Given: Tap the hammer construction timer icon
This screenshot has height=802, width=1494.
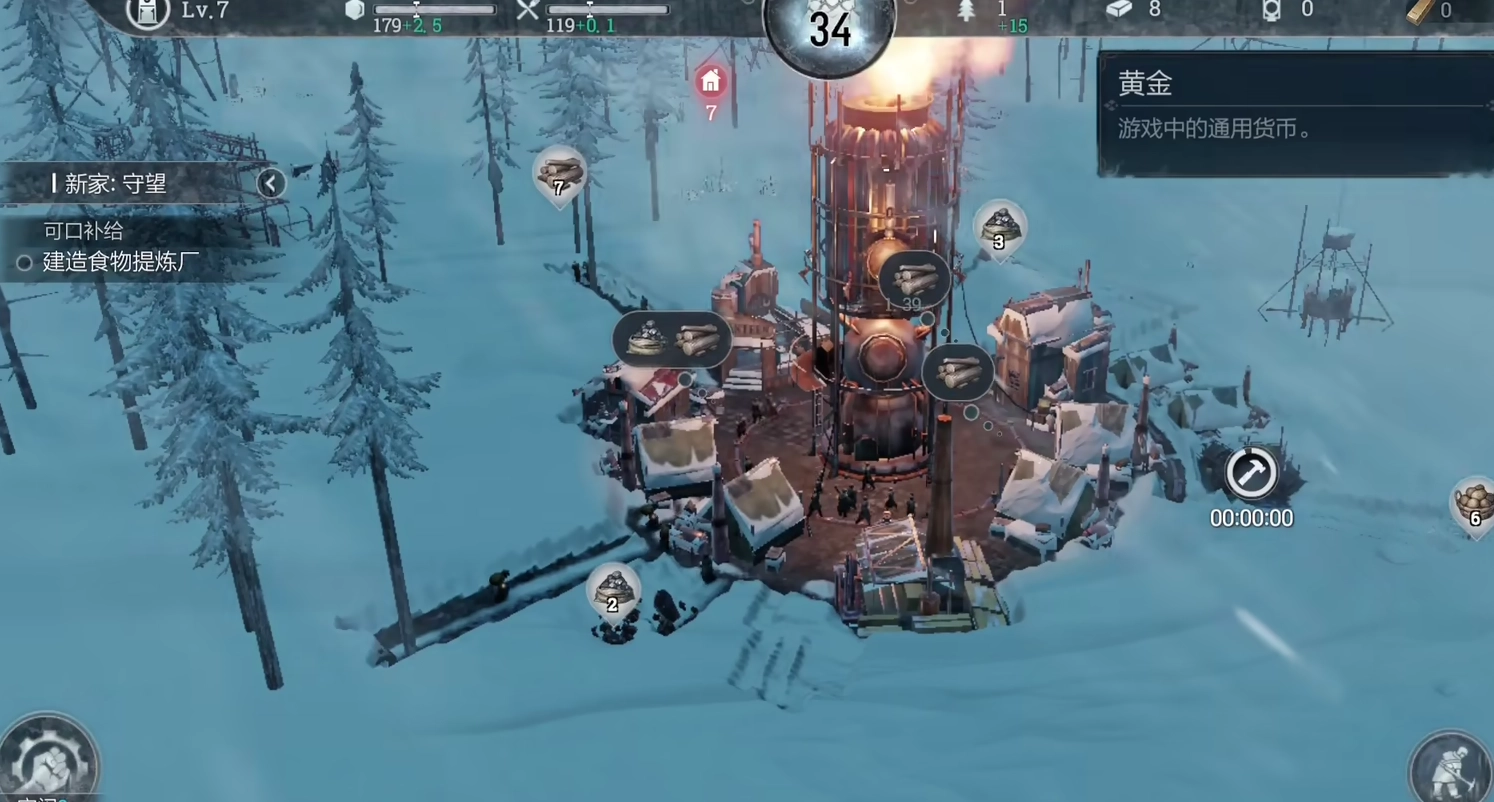Looking at the screenshot, I should 1251,473.
